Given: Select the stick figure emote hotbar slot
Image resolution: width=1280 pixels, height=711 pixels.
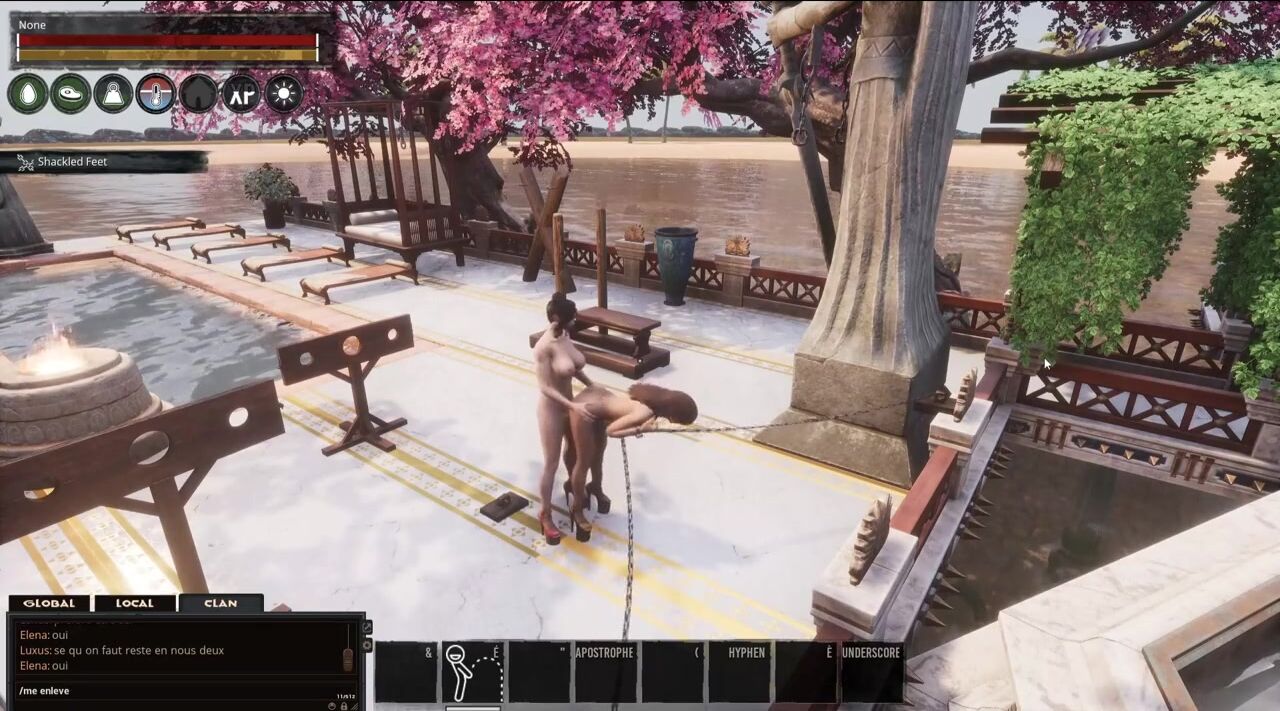Looking at the screenshot, I should [x=470, y=672].
